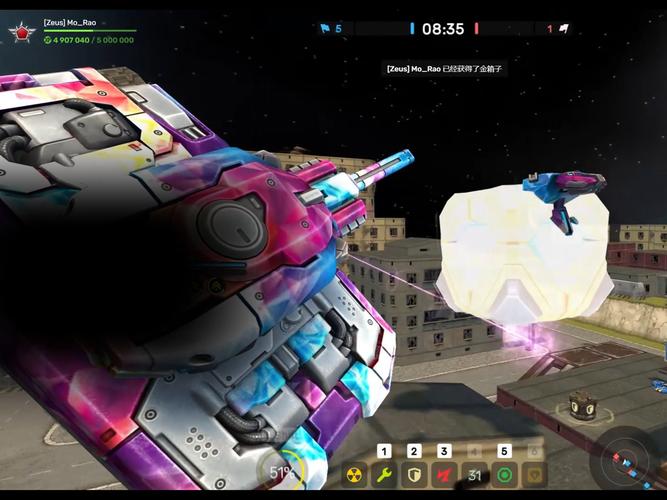Activate the nuclear radiation supply icon
Viewport: 667px width, 500px height.
(355, 475)
